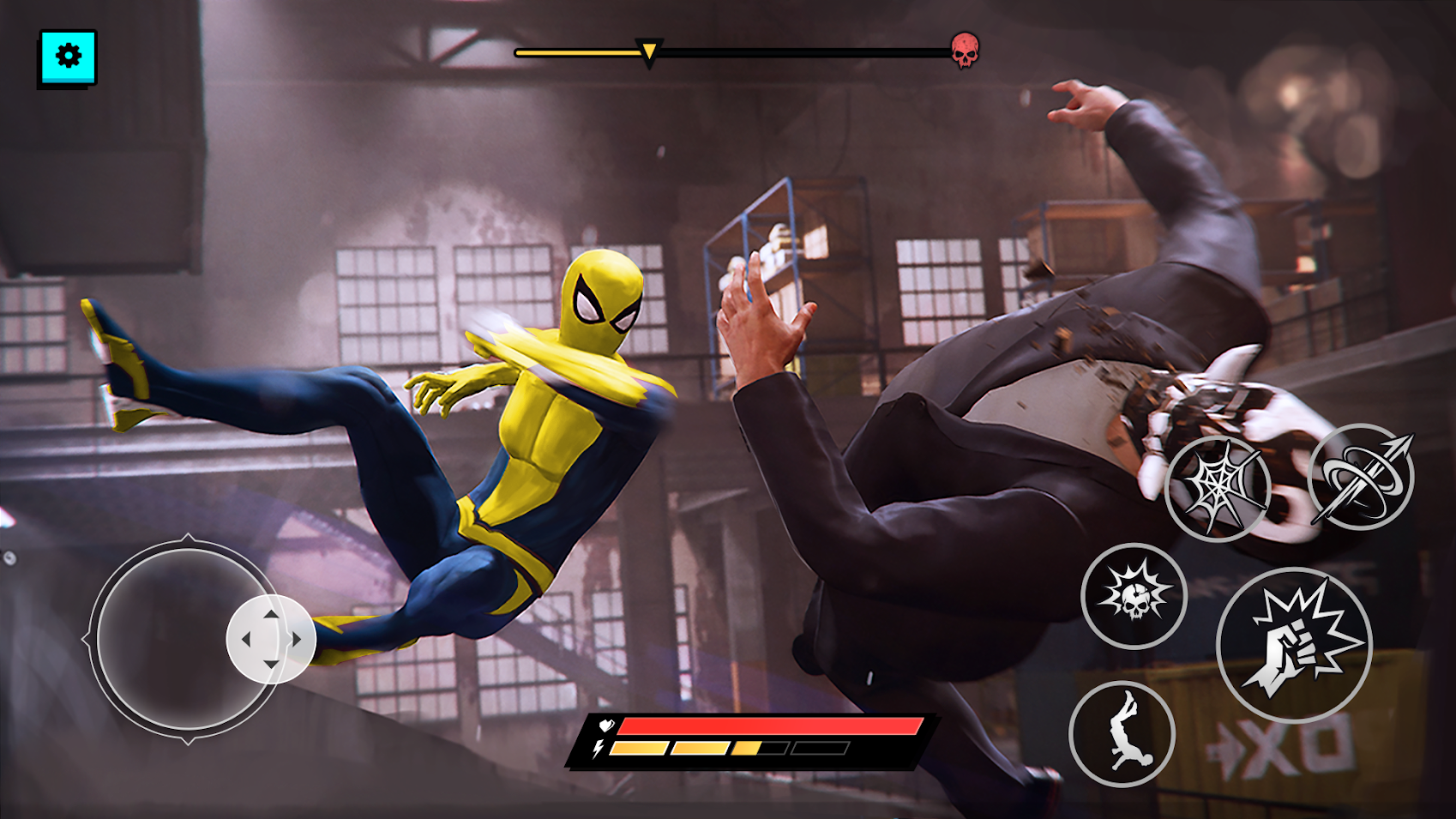Select the heart icon beside the health bar
This screenshot has height=819, width=1456.
coord(605,726)
